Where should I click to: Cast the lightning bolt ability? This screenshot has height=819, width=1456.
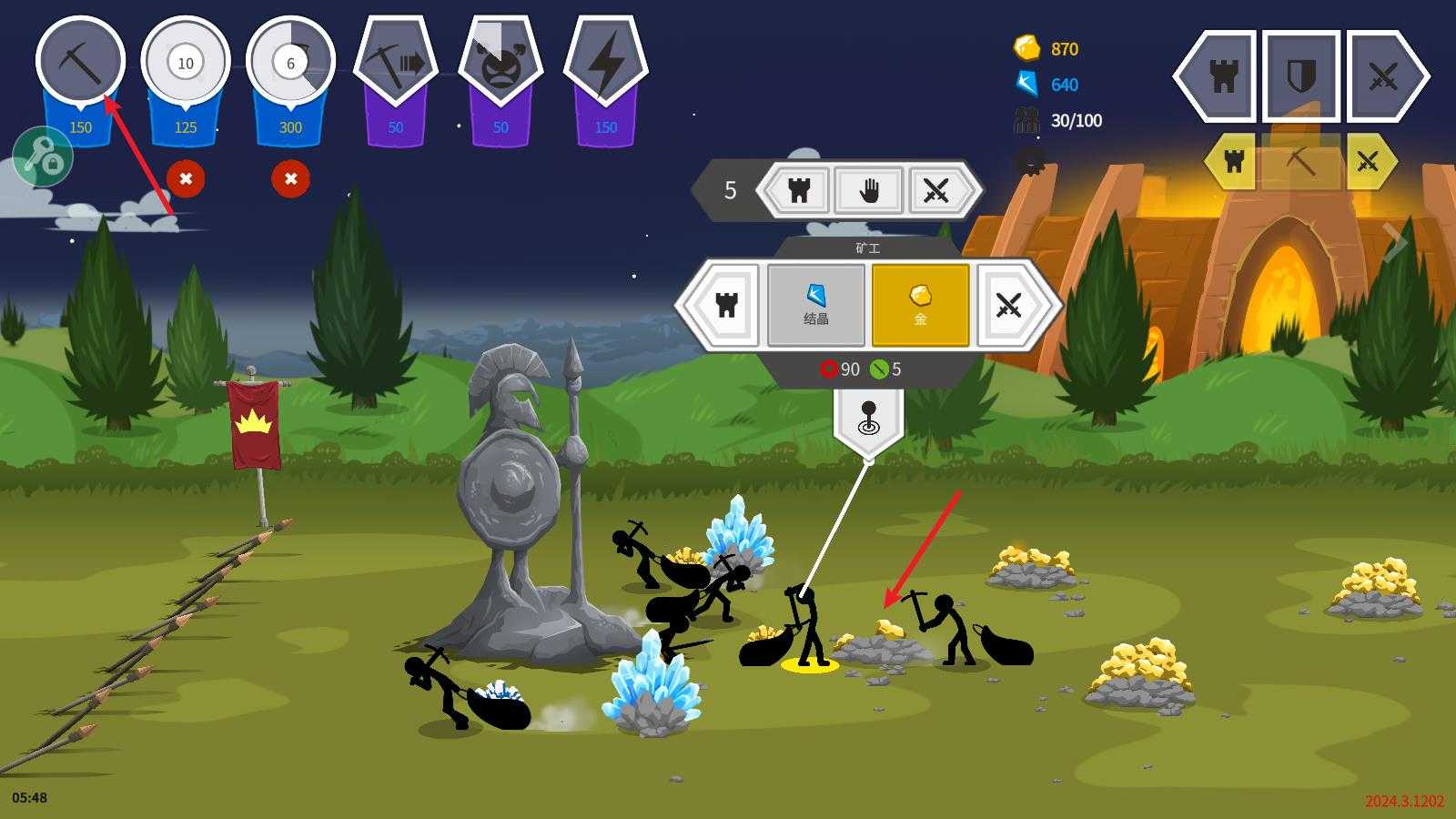[605, 62]
